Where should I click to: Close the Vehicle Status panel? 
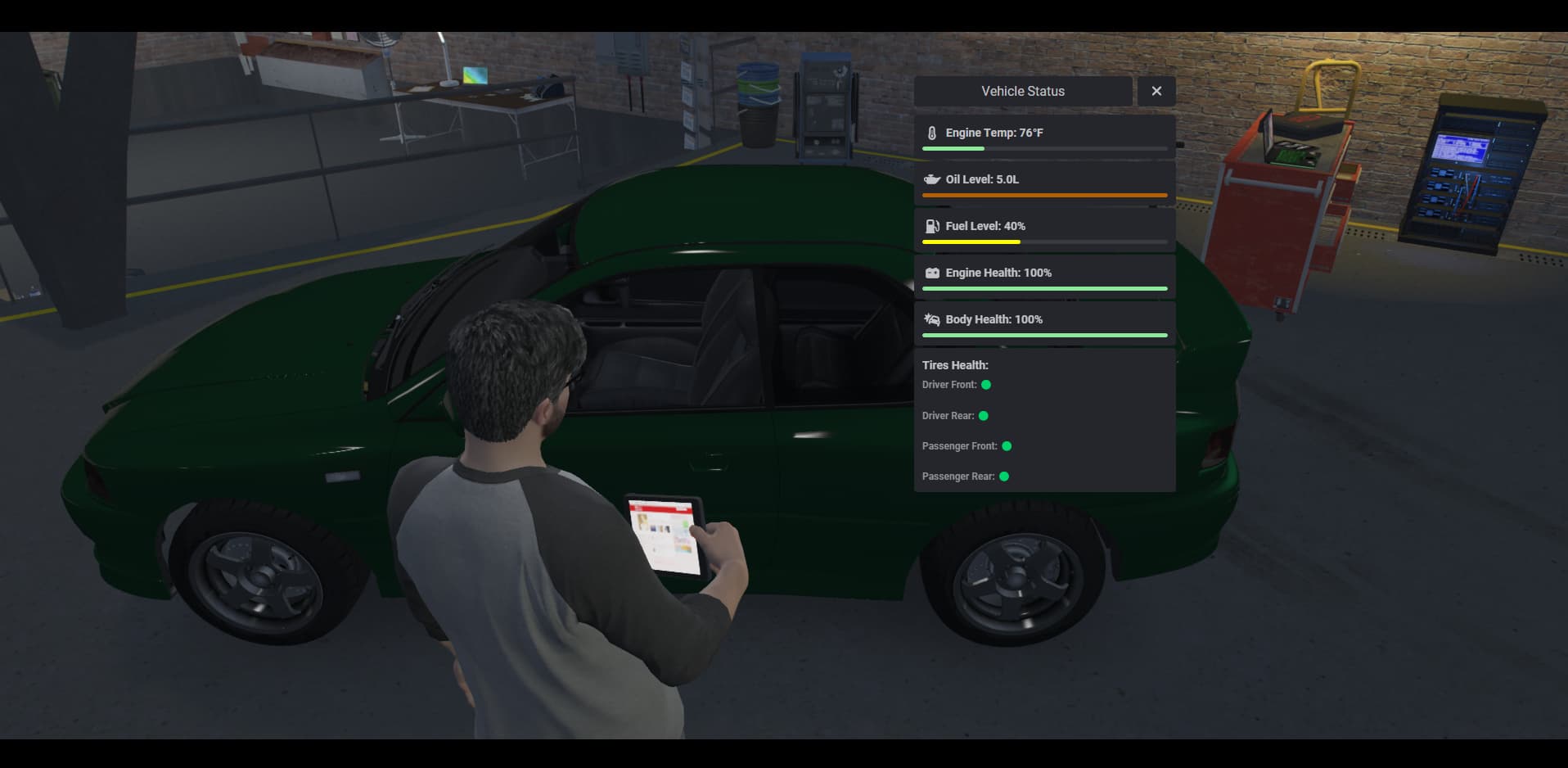click(x=1156, y=91)
